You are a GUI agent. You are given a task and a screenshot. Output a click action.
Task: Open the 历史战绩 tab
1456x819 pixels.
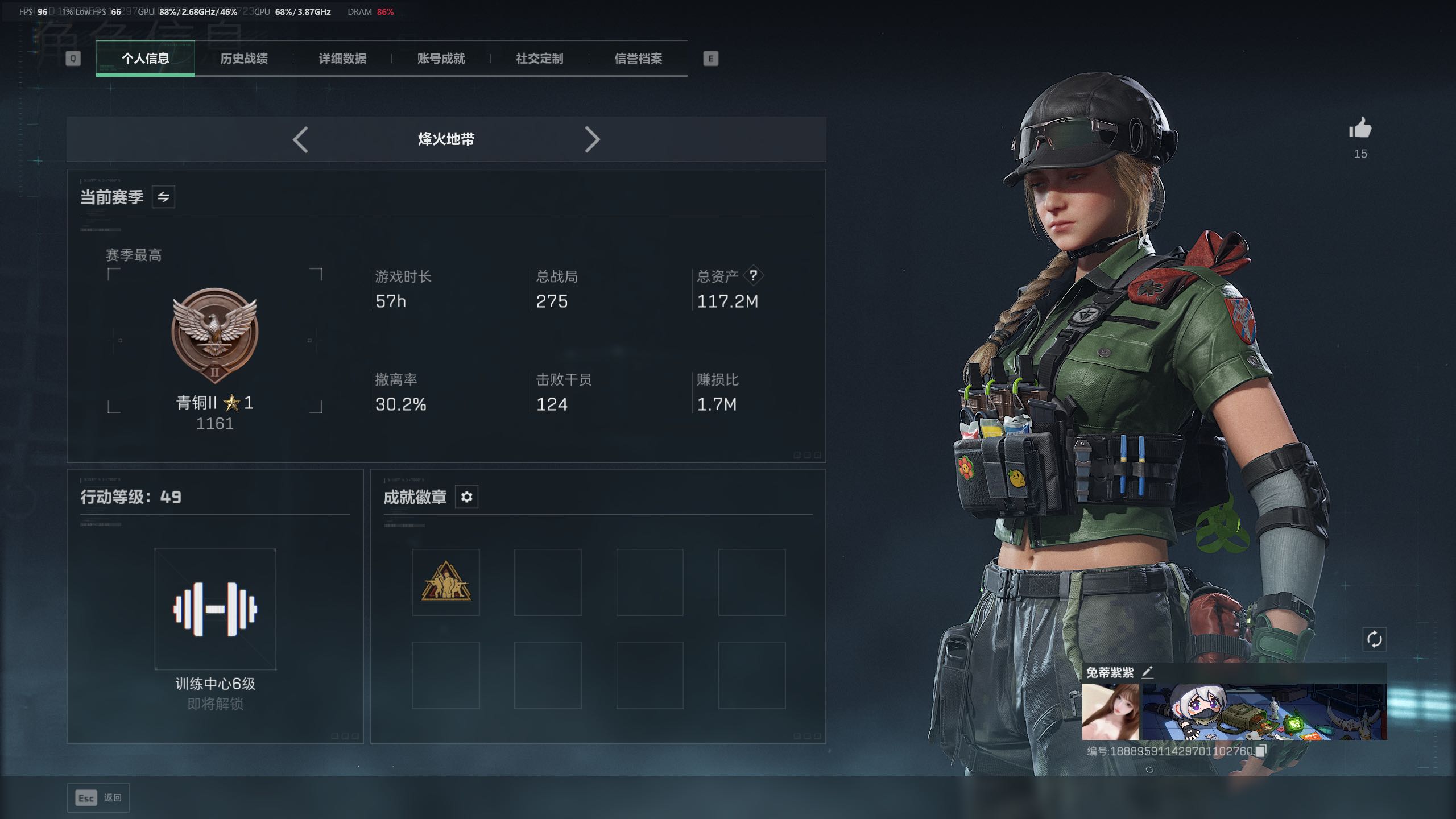243,59
